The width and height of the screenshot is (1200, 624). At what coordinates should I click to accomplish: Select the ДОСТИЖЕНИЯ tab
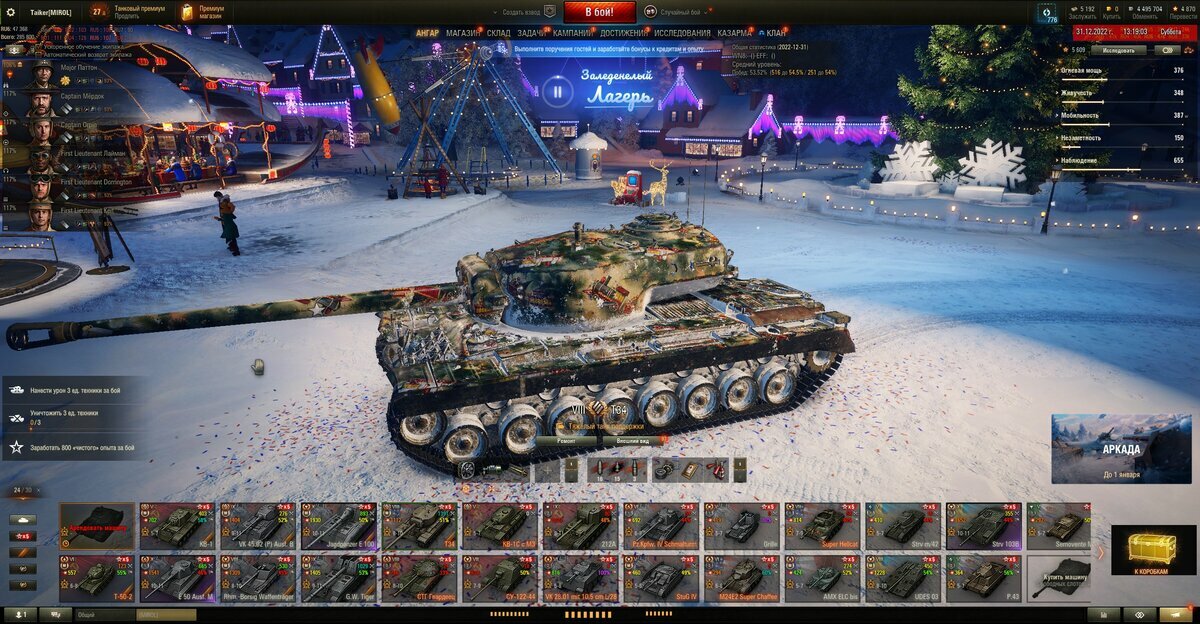tap(623, 33)
